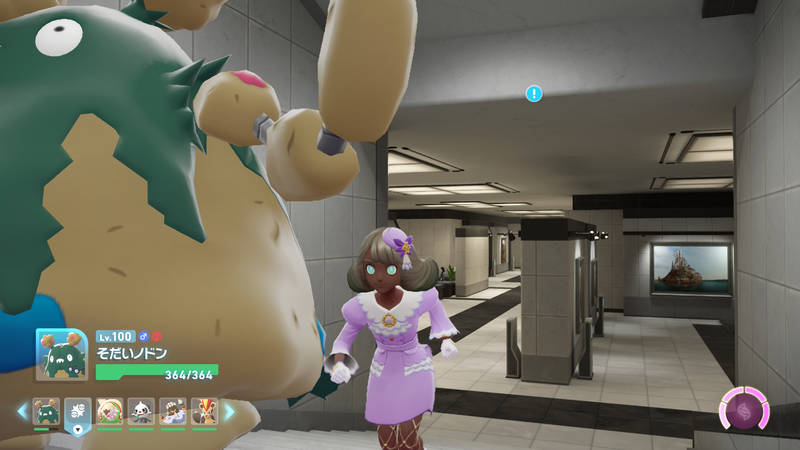Viewport: 800px width, 450px height.
Task: Open the active Pokémon portrait
Action: 62,353
